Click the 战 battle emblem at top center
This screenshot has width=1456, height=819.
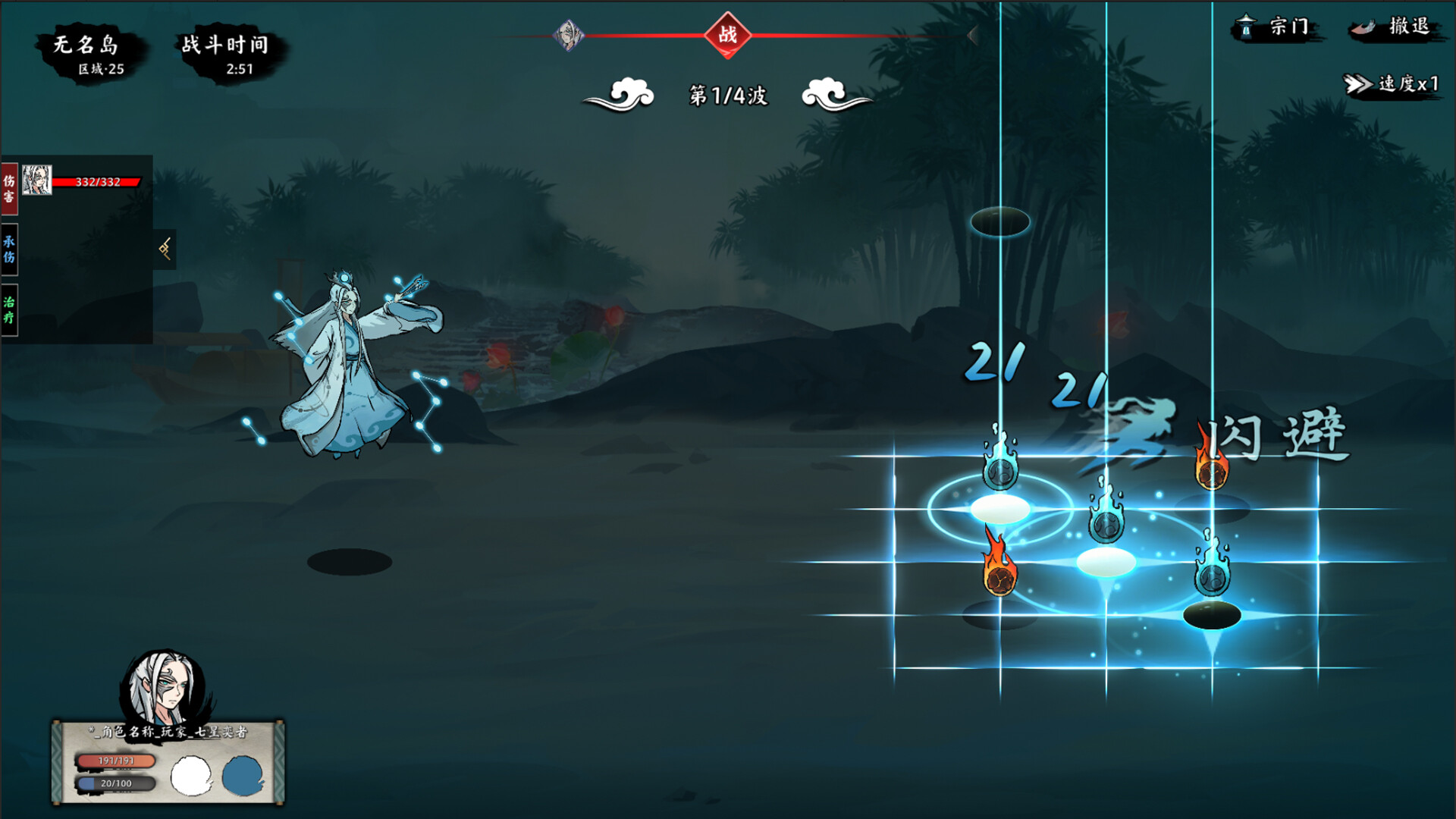click(729, 36)
